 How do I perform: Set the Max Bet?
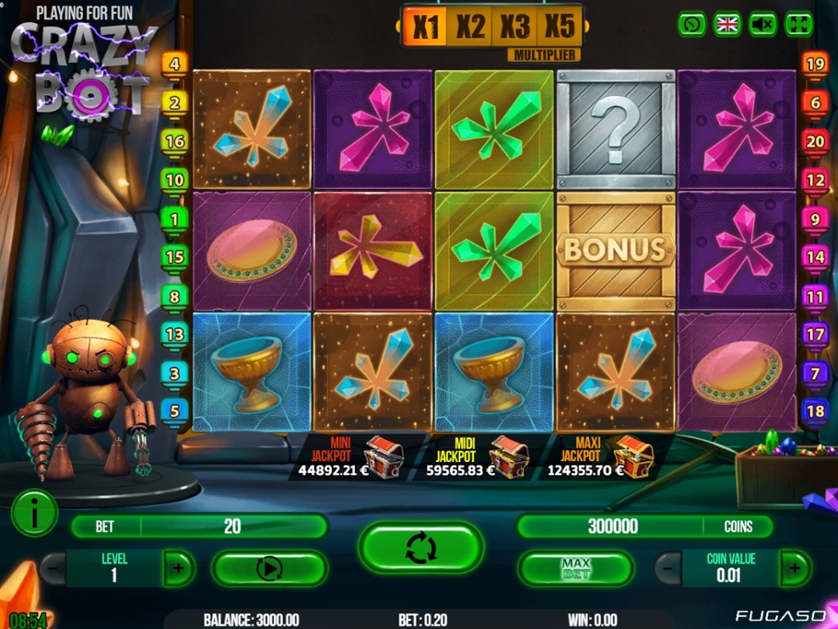(x=575, y=569)
